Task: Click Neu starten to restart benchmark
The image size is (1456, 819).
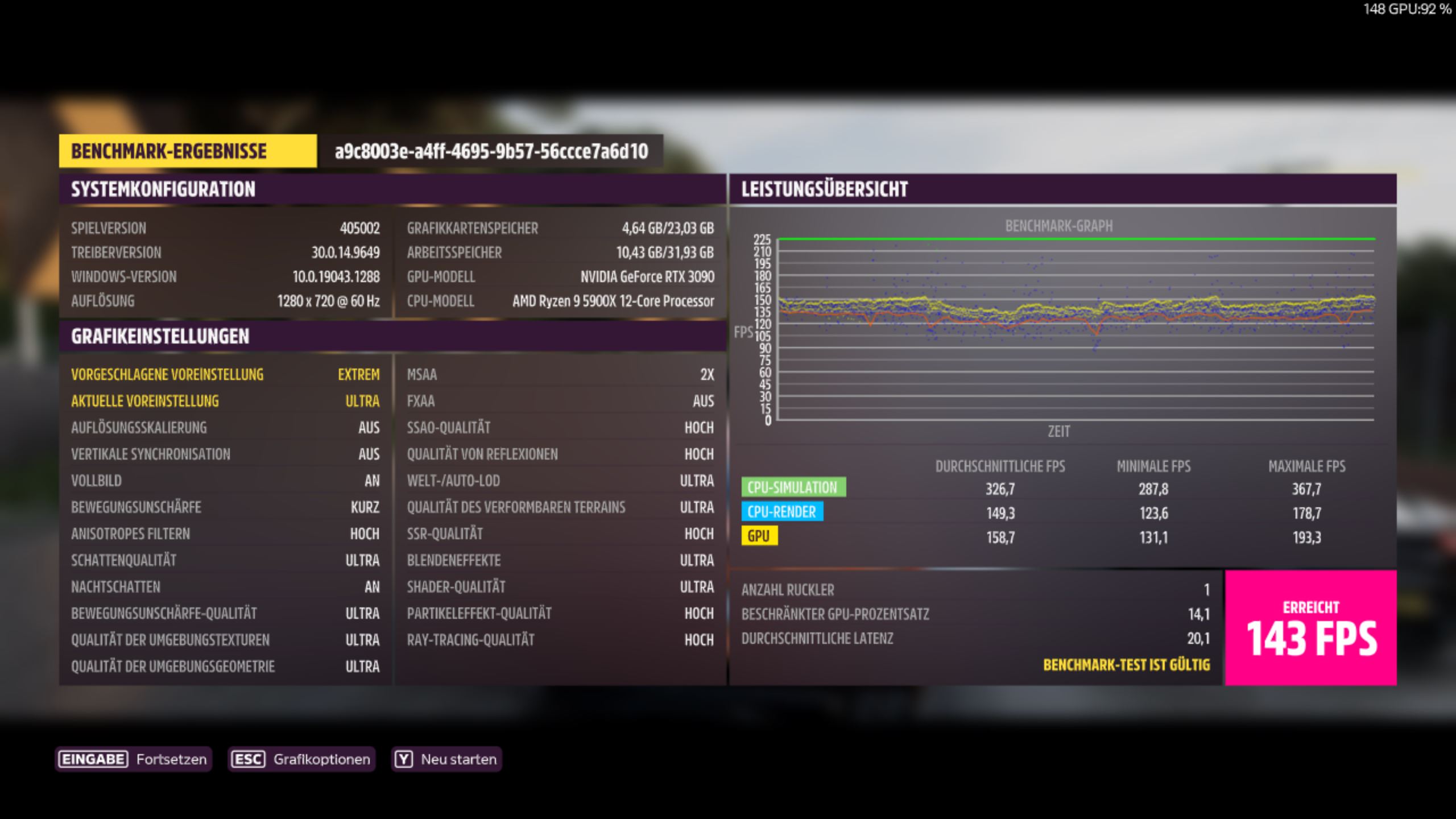Action: pos(457,758)
